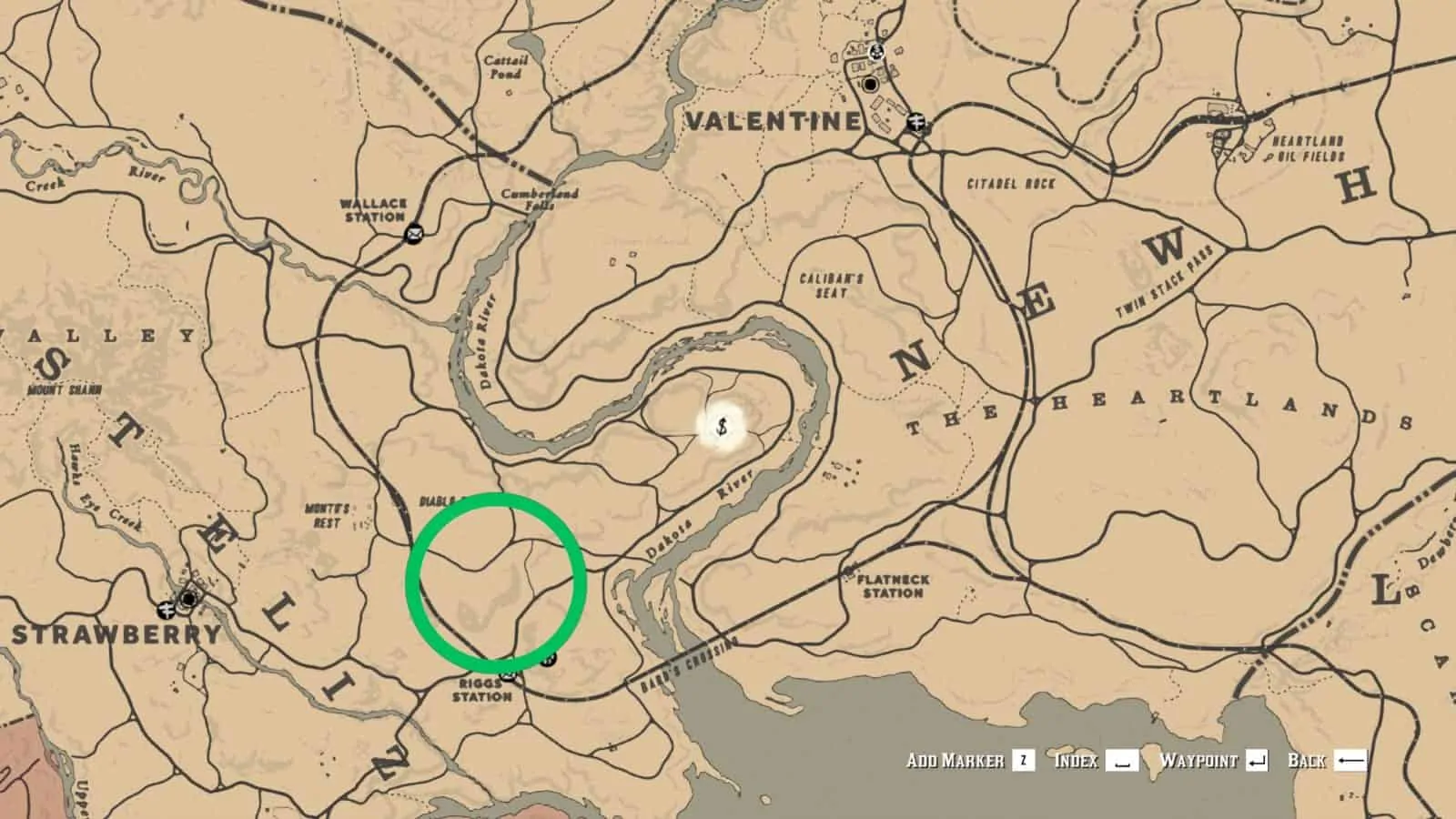Click the black saloon dot icon in Valentine
This screenshot has height=819, width=1456.
point(870,84)
